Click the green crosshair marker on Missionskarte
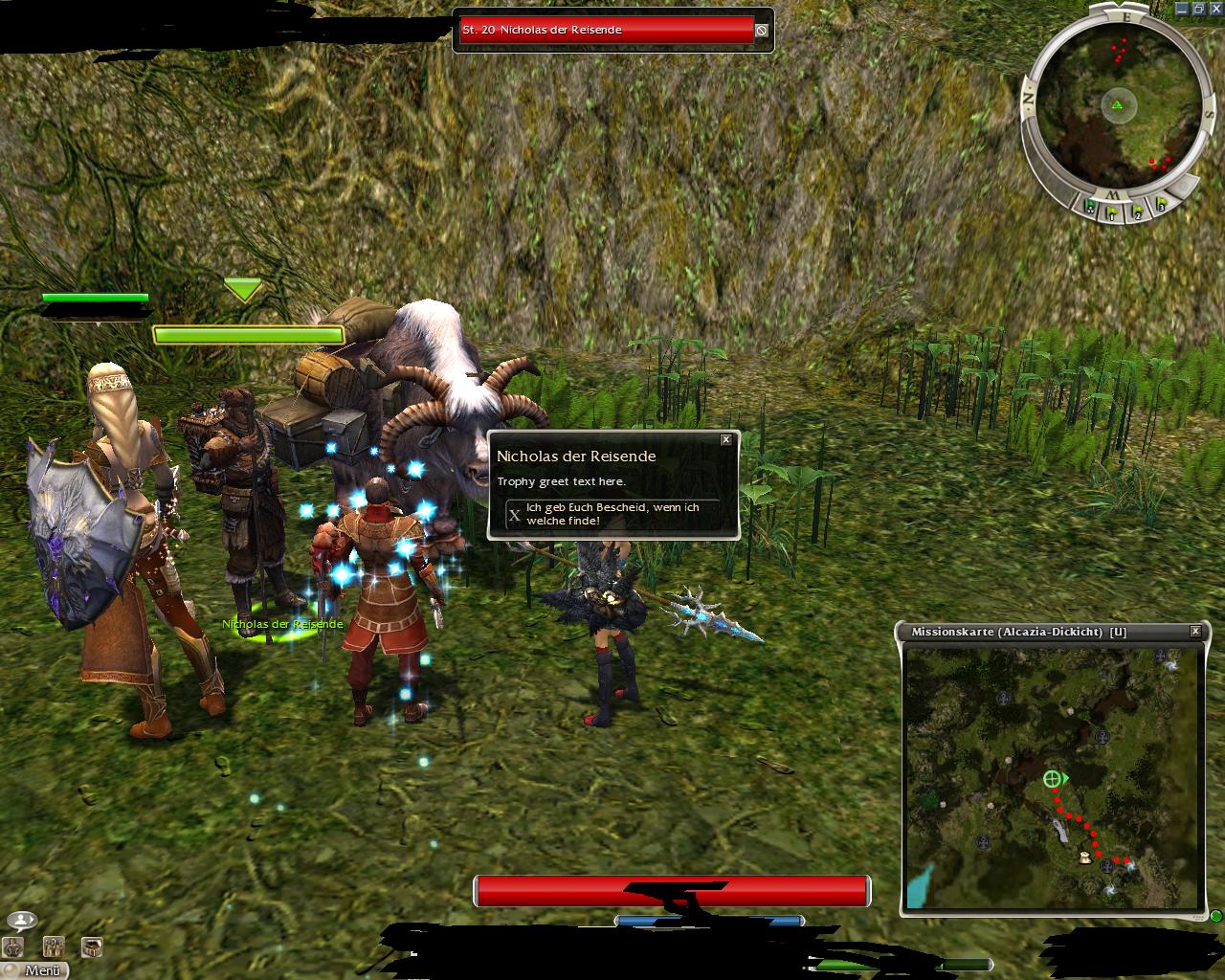The height and width of the screenshot is (980, 1225). tap(1052, 779)
